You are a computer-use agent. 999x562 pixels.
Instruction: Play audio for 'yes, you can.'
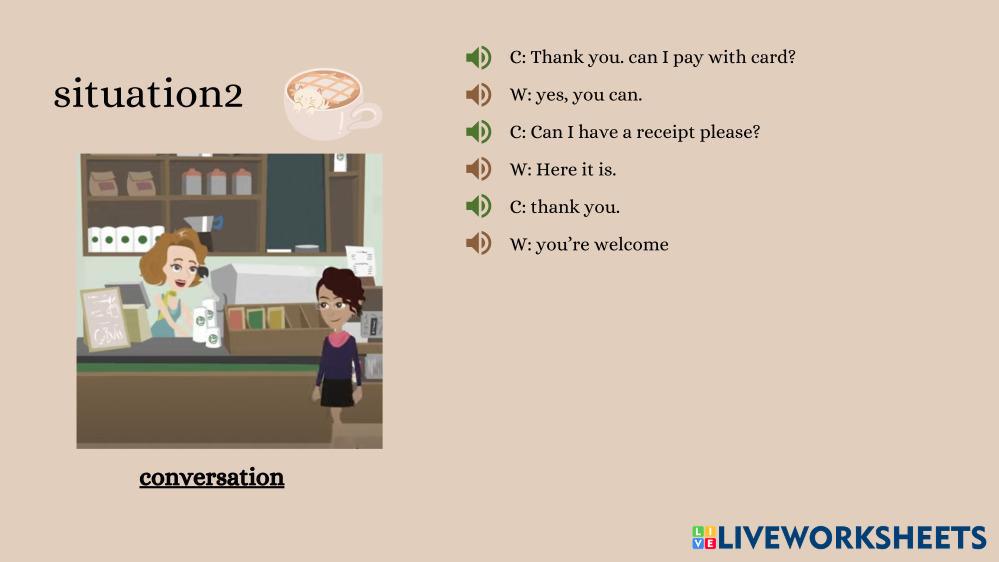click(x=478, y=95)
